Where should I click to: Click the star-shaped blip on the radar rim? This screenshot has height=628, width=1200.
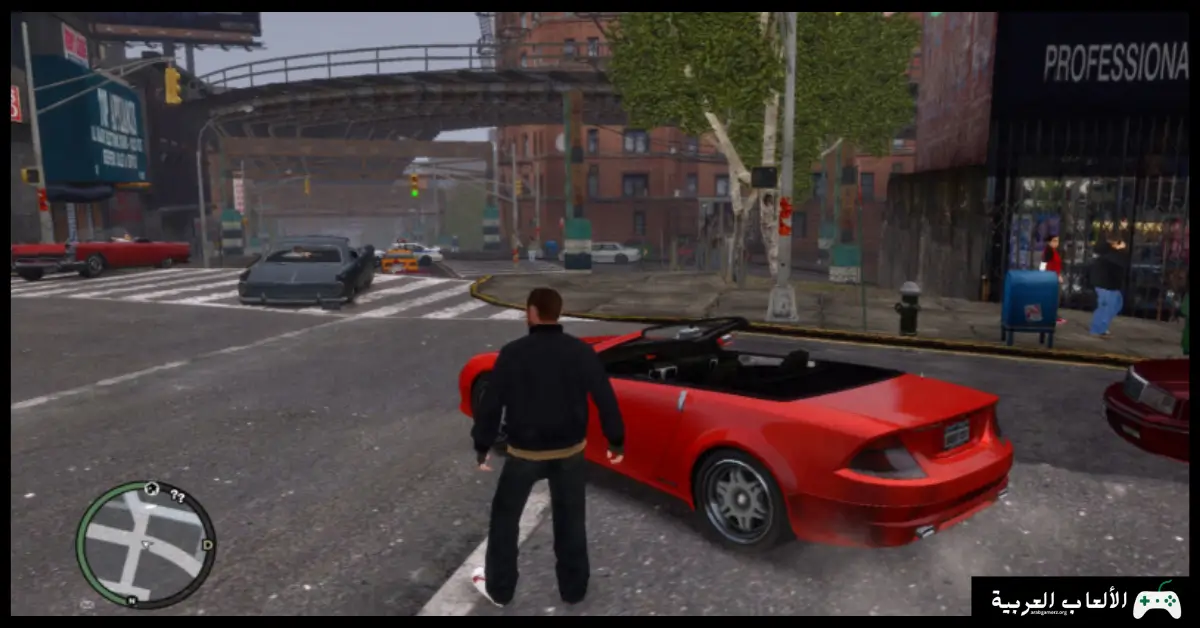click(151, 489)
